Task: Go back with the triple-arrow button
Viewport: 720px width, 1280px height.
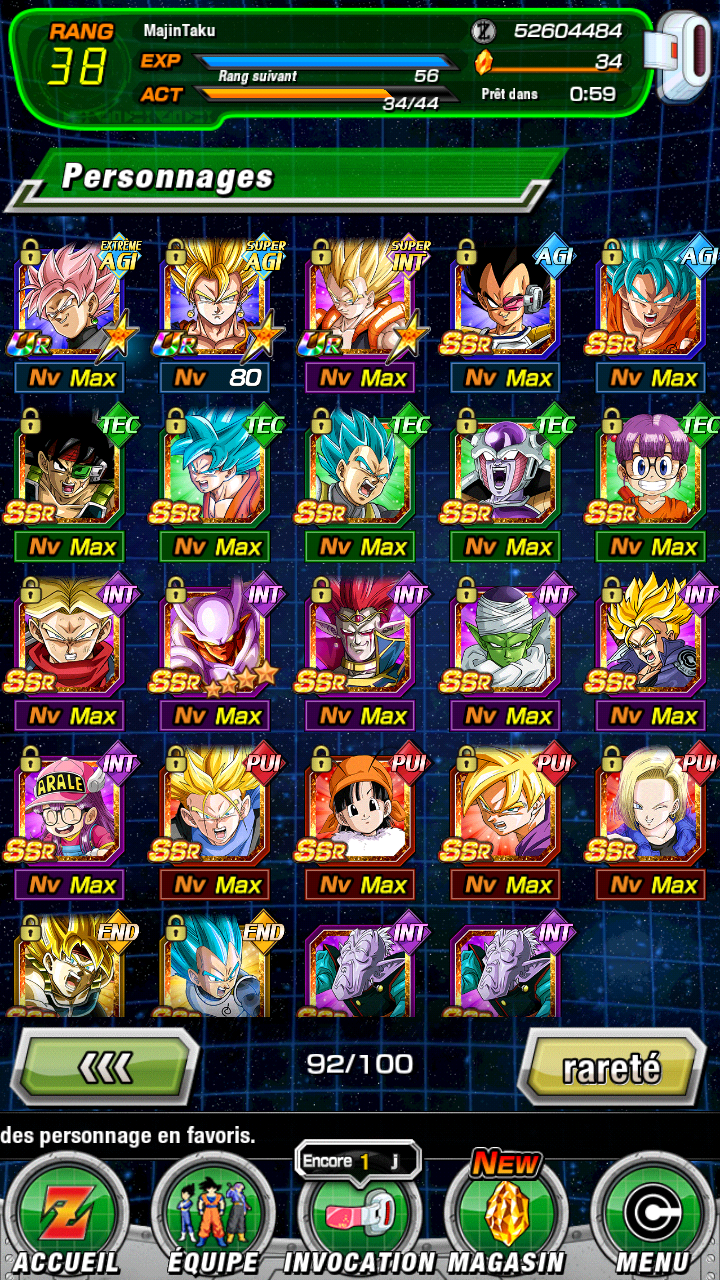Action: (x=105, y=1067)
